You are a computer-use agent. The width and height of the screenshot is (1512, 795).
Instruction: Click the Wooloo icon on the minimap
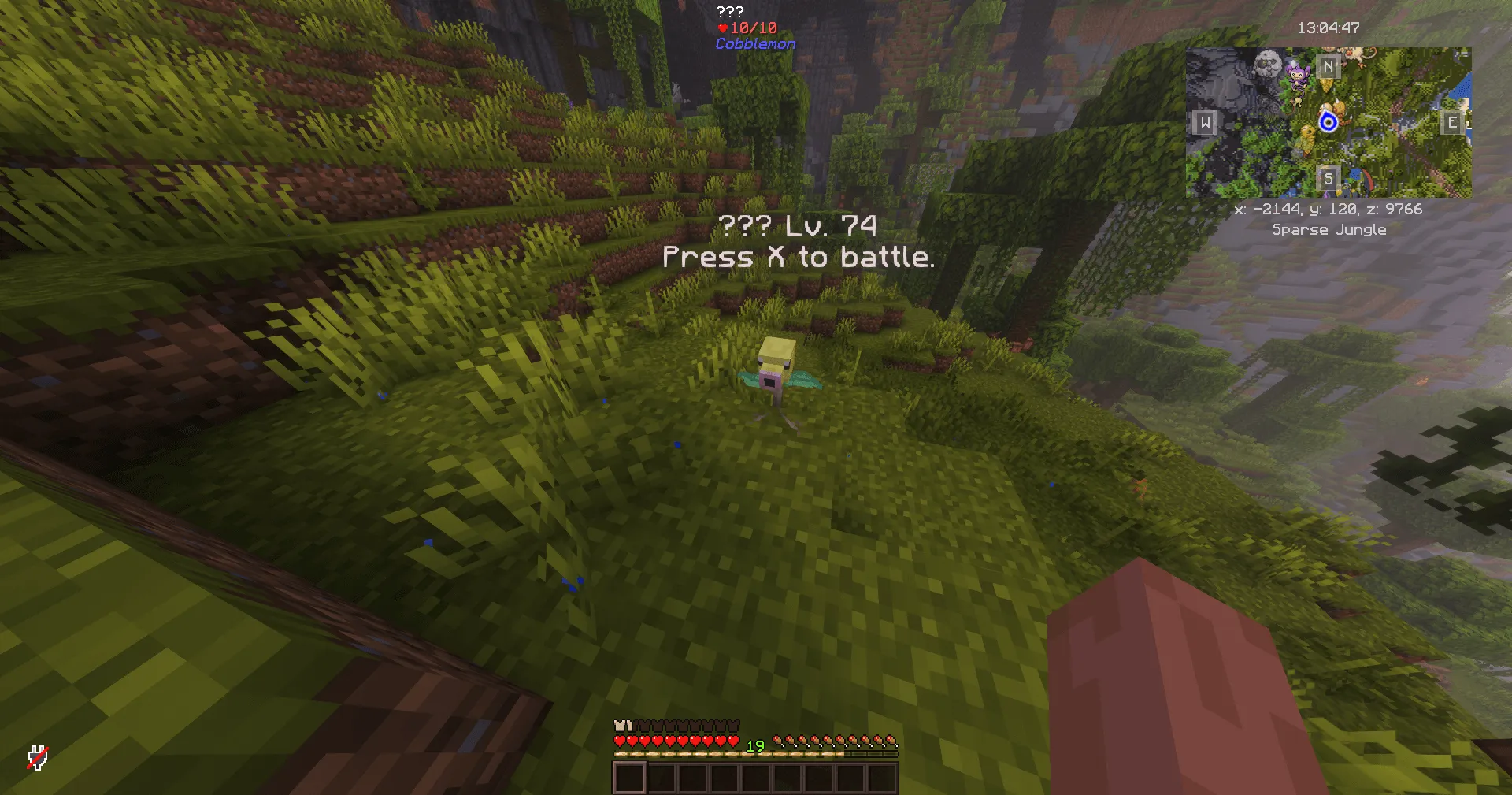[1267, 65]
